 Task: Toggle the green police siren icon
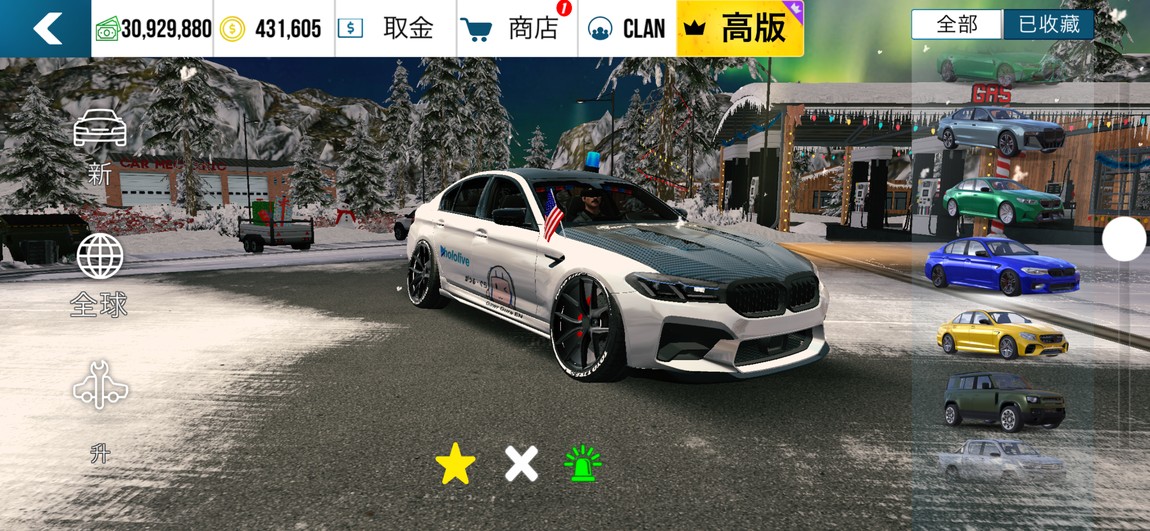click(x=583, y=464)
